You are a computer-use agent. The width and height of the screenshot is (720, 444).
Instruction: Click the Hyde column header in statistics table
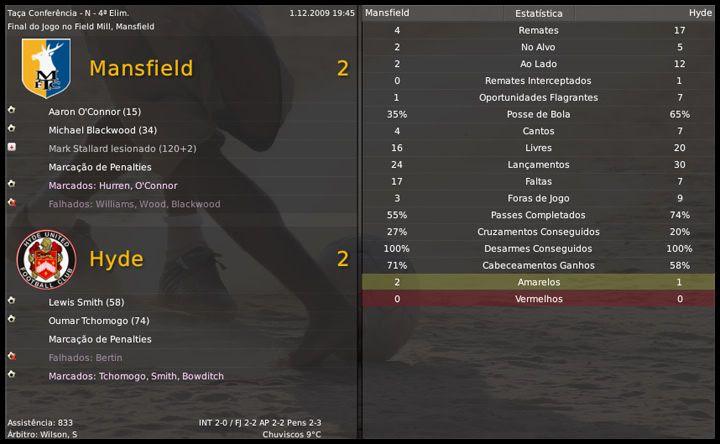(x=700, y=14)
